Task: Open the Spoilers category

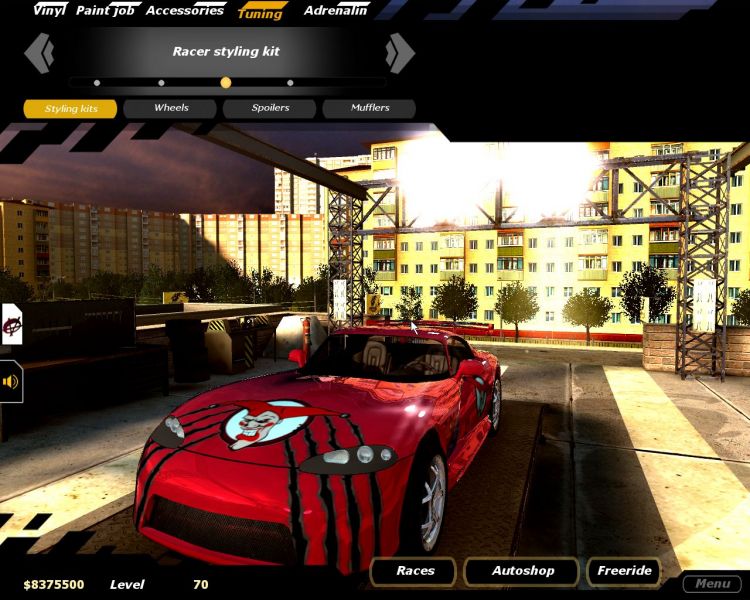Action: [270, 108]
